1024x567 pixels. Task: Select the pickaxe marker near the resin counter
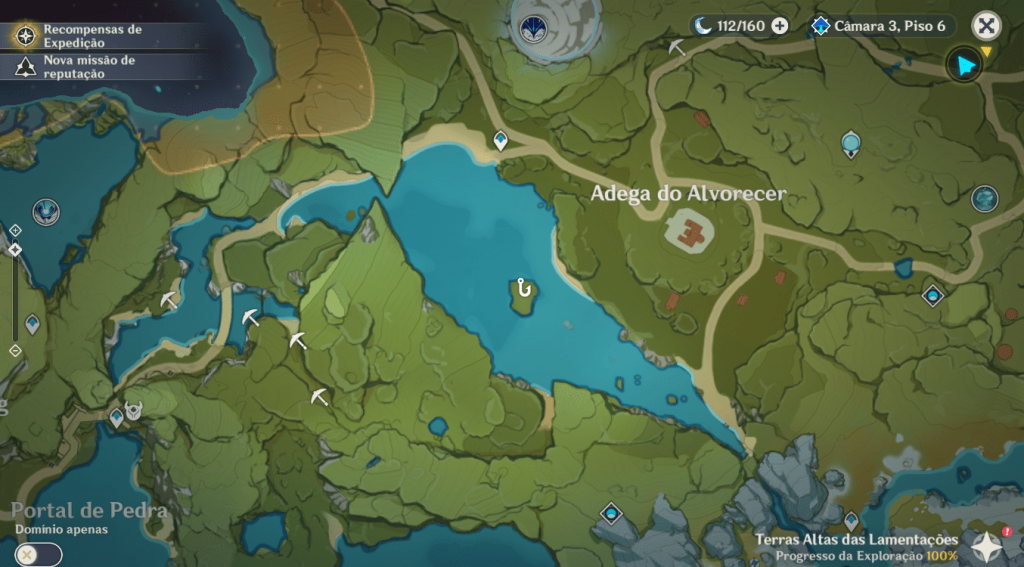pos(677,46)
